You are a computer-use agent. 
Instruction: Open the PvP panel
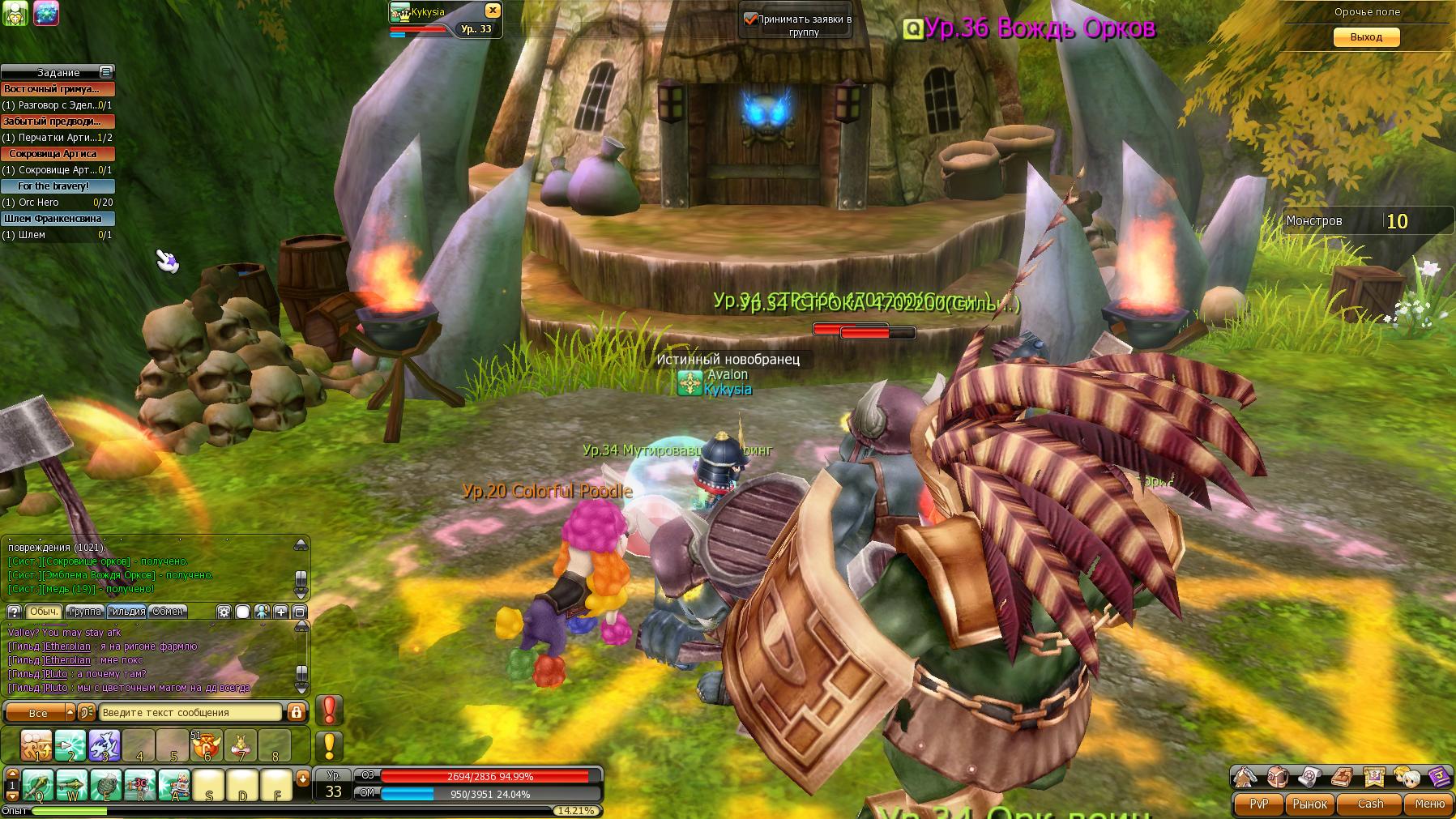tap(1258, 804)
